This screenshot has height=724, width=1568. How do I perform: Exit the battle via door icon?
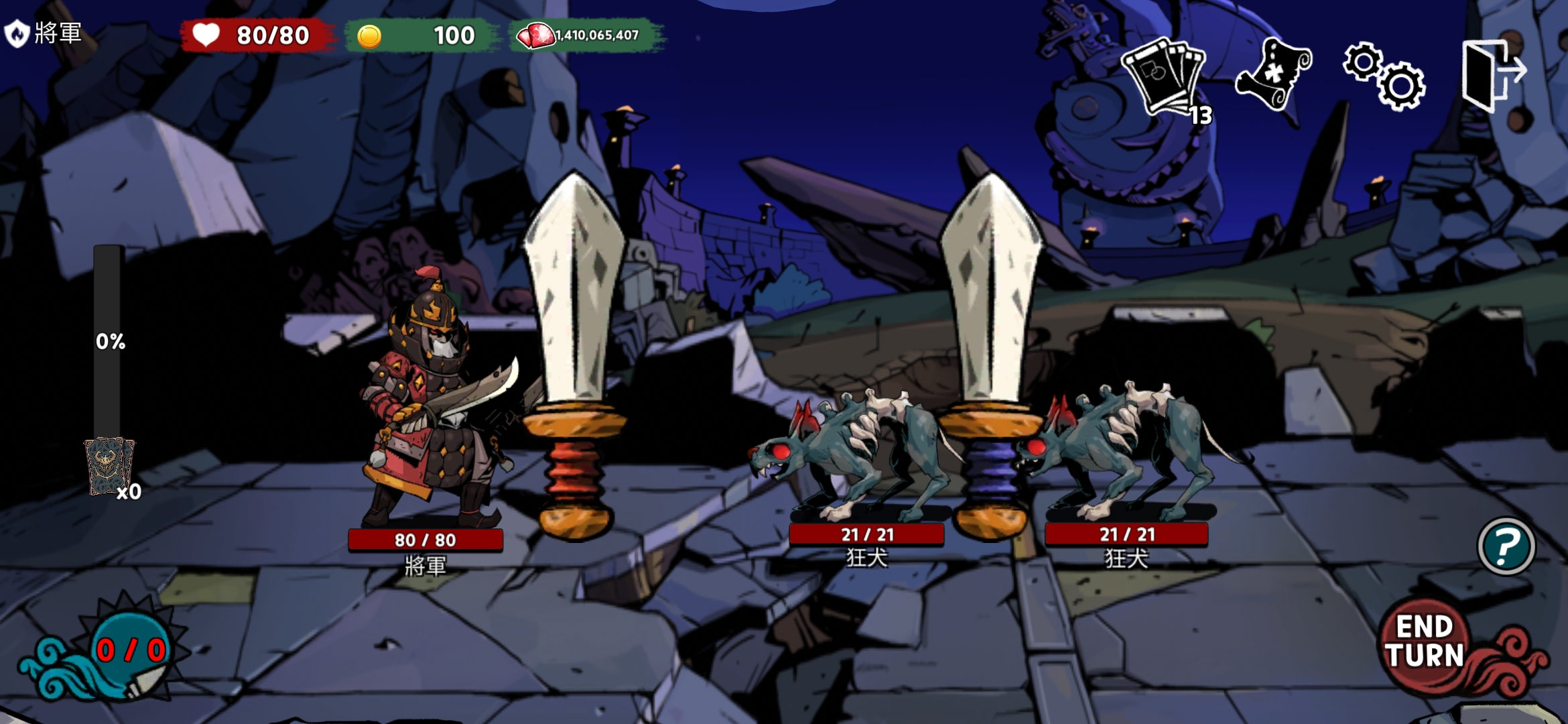click(x=1493, y=74)
